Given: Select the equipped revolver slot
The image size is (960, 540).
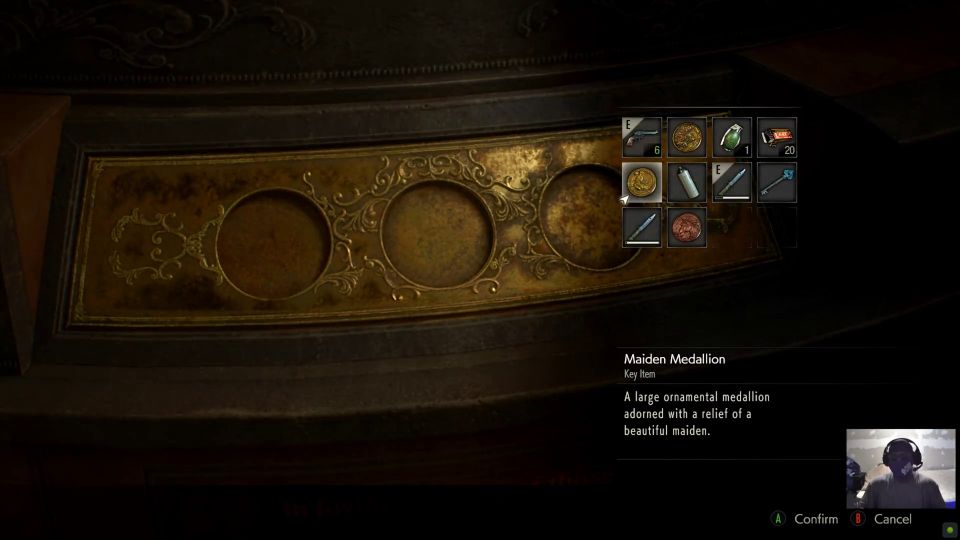Looking at the screenshot, I should click(x=642, y=138).
